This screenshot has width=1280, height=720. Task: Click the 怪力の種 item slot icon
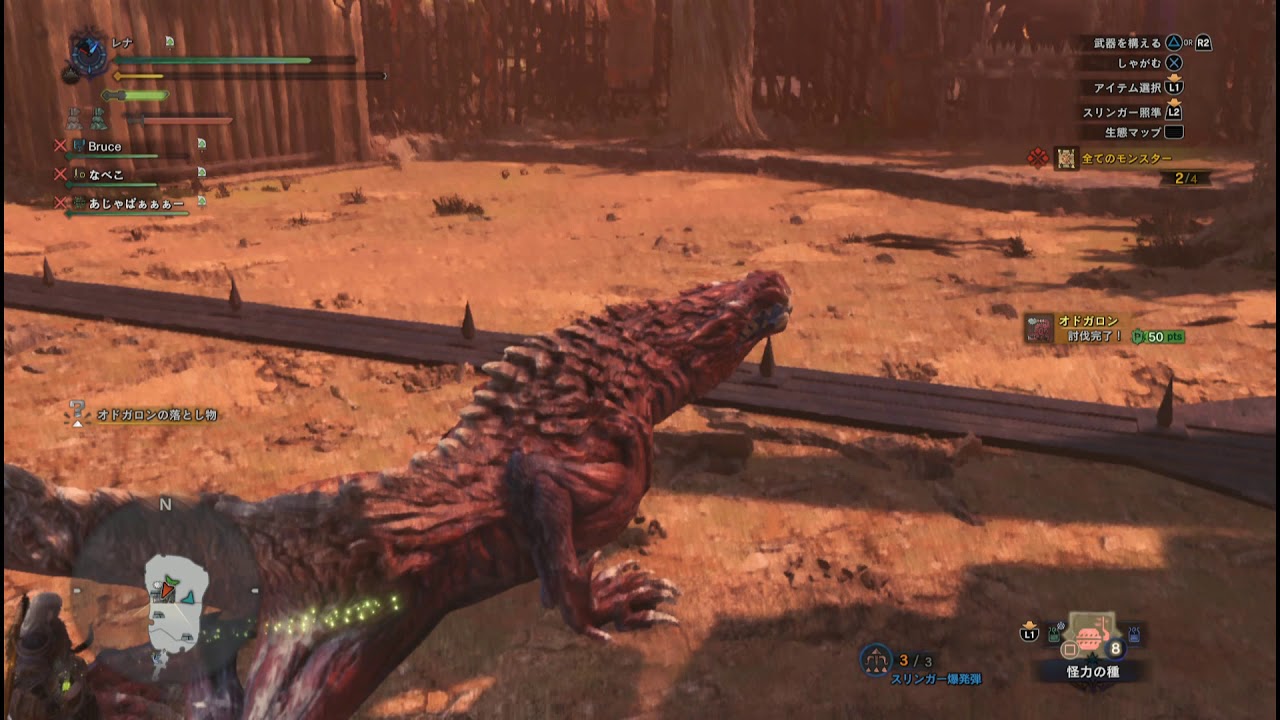(x=1092, y=637)
